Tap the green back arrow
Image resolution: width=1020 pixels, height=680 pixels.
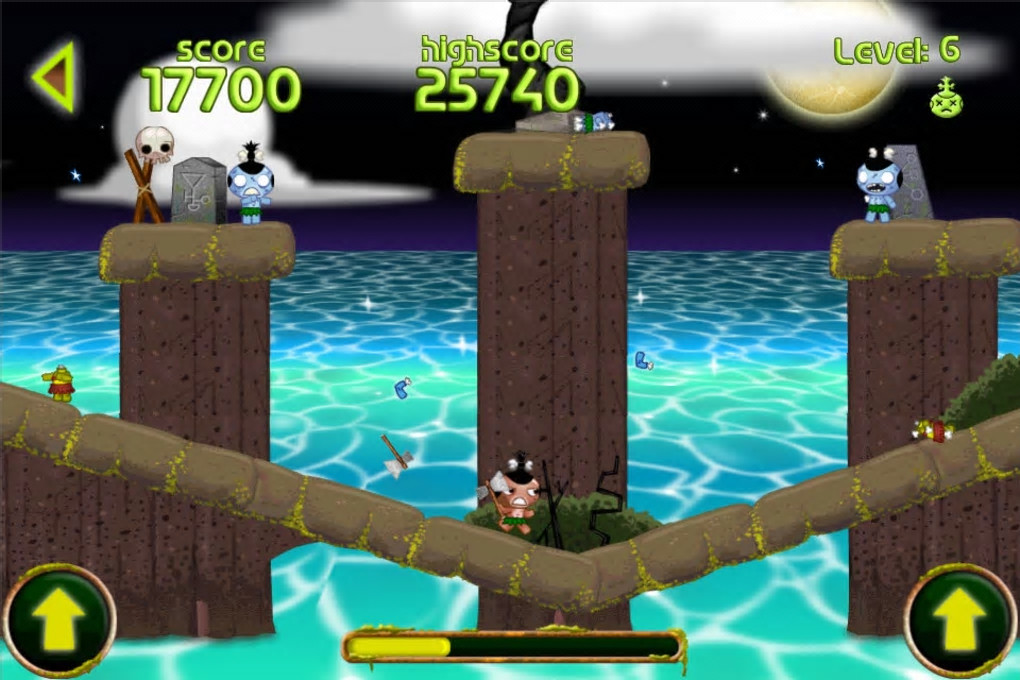(x=55, y=77)
